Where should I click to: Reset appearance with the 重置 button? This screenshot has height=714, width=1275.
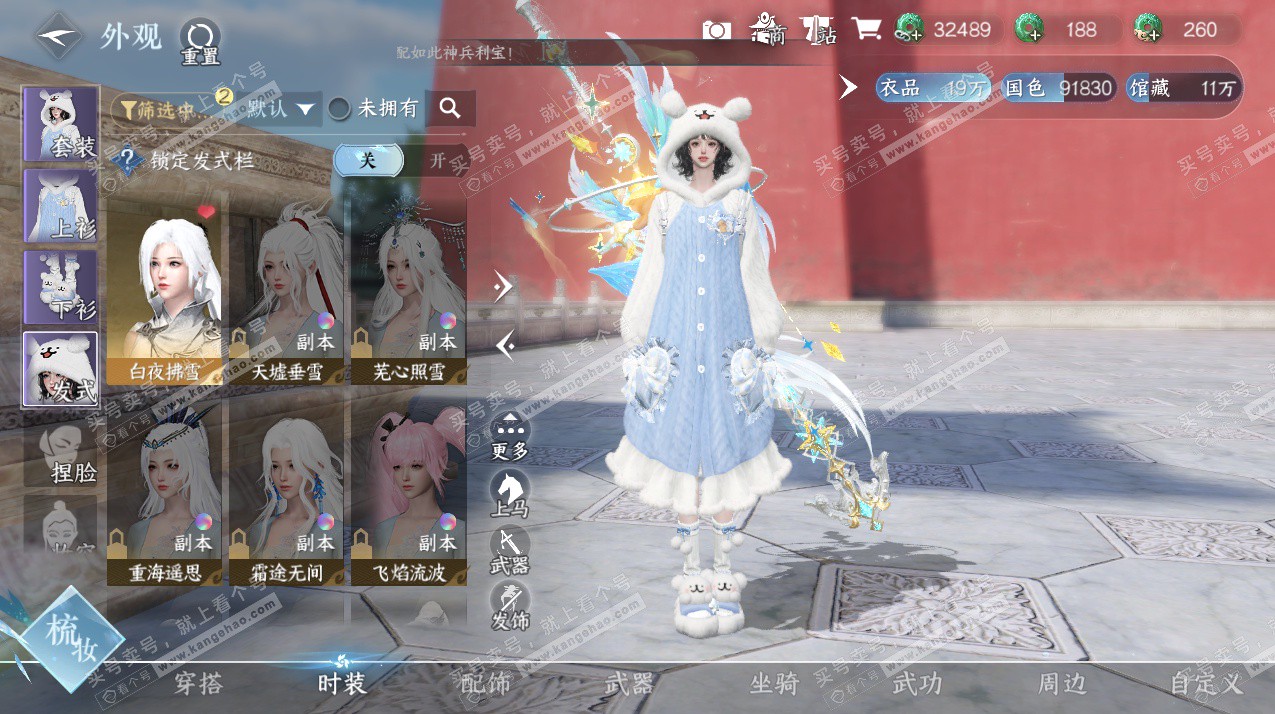tap(200, 43)
